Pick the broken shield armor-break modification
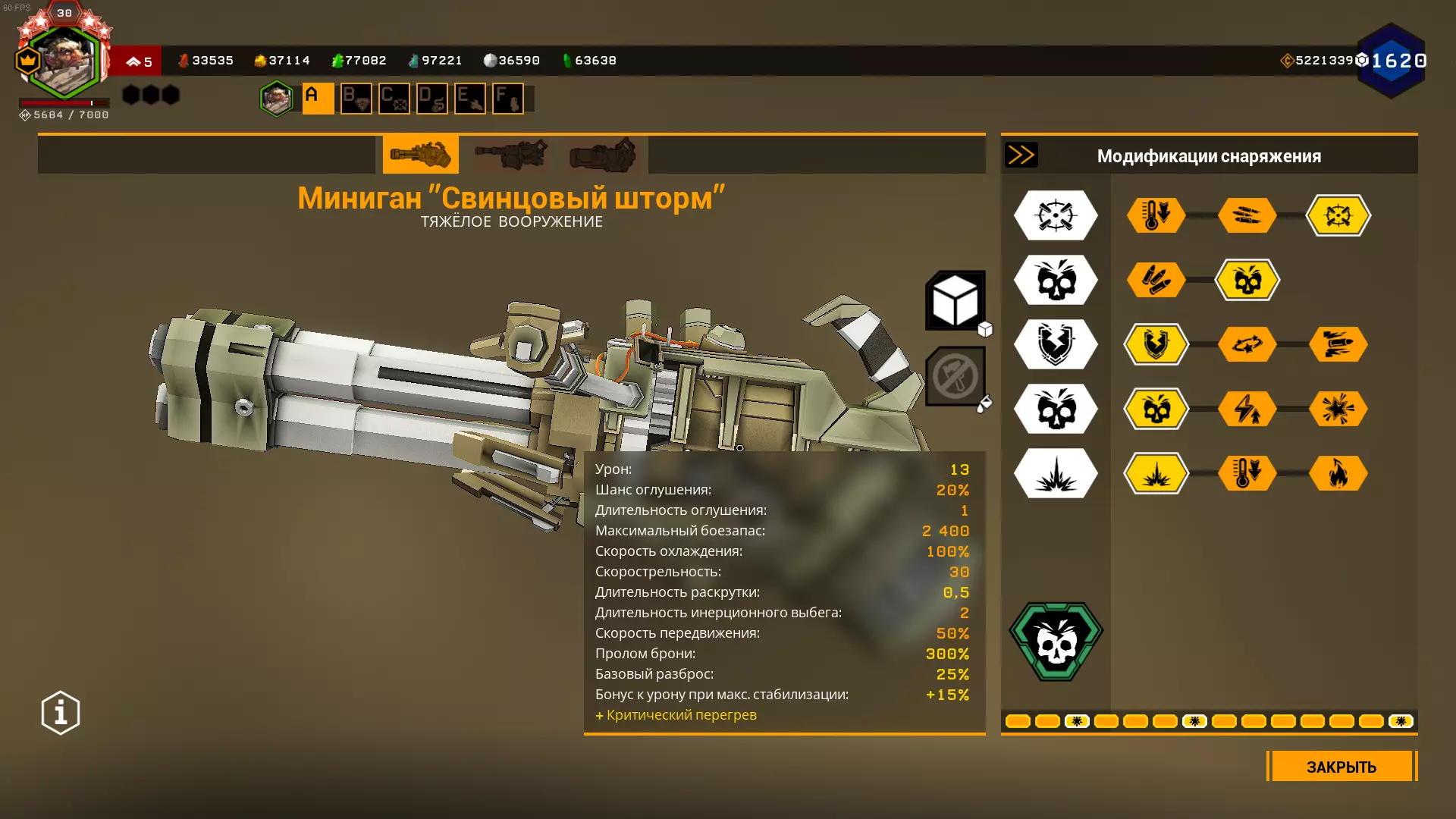The image size is (1456, 819). tap(1156, 344)
